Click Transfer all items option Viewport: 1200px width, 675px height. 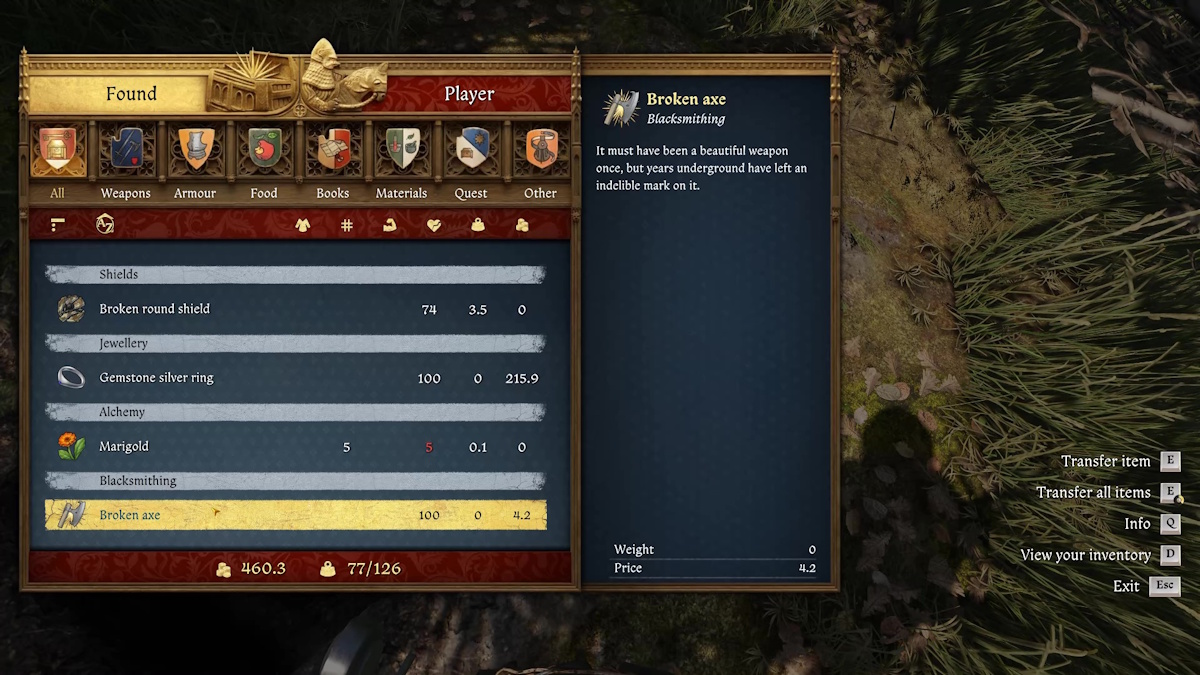(1093, 492)
